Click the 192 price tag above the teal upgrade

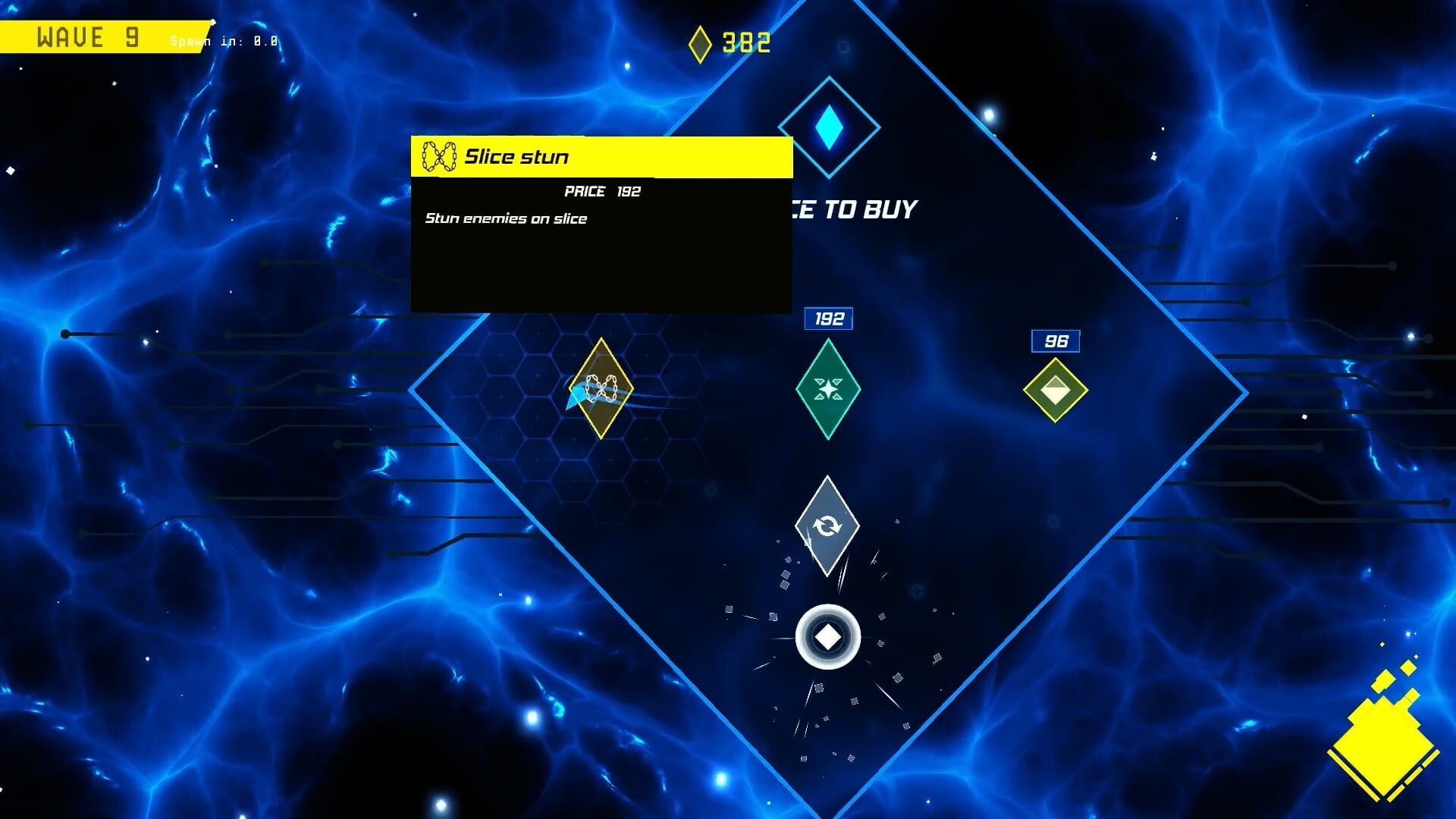pyautogui.click(x=827, y=319)
